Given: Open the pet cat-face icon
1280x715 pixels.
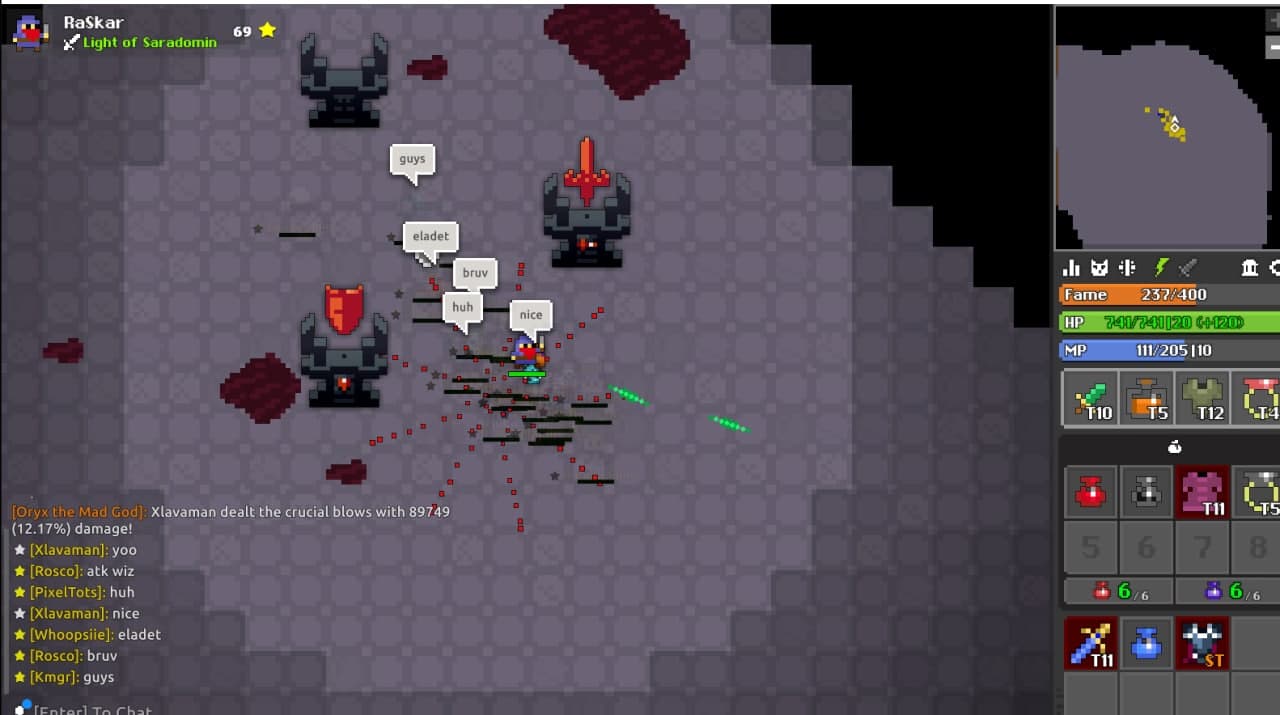Looking at the screenshot, I should pyautogui.click(x=1100, y=268).
